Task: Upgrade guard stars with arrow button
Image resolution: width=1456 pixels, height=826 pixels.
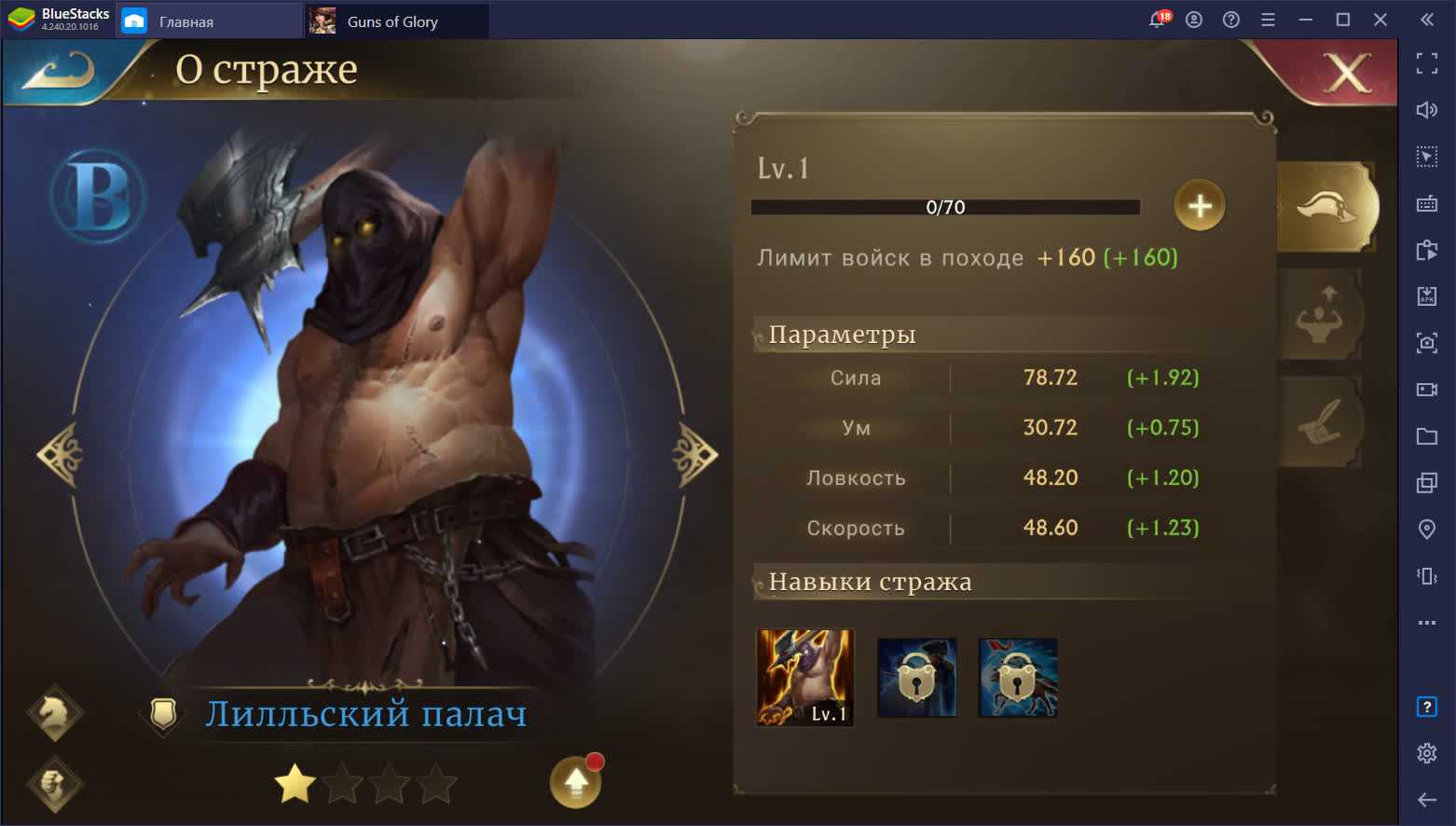Action: click(x=575, y=781)
